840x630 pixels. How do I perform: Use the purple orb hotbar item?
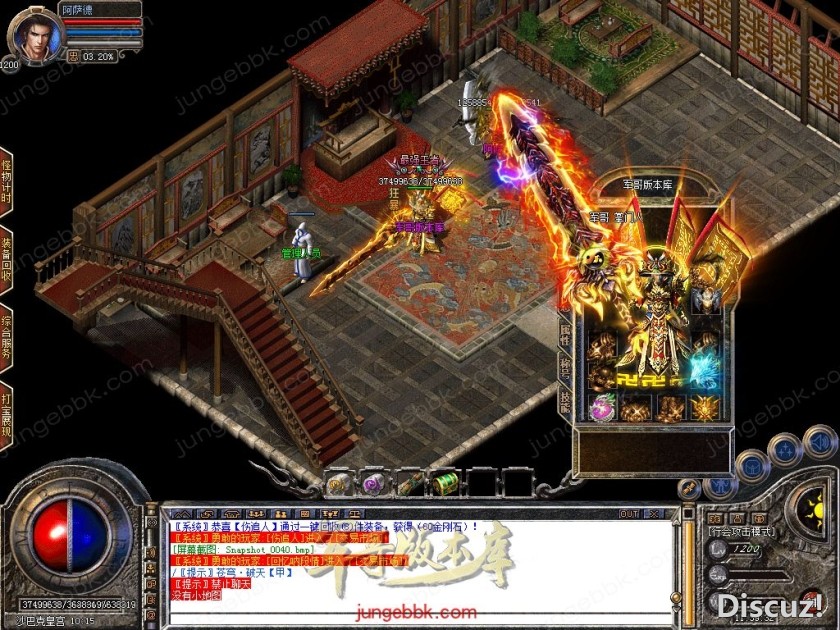373,484
